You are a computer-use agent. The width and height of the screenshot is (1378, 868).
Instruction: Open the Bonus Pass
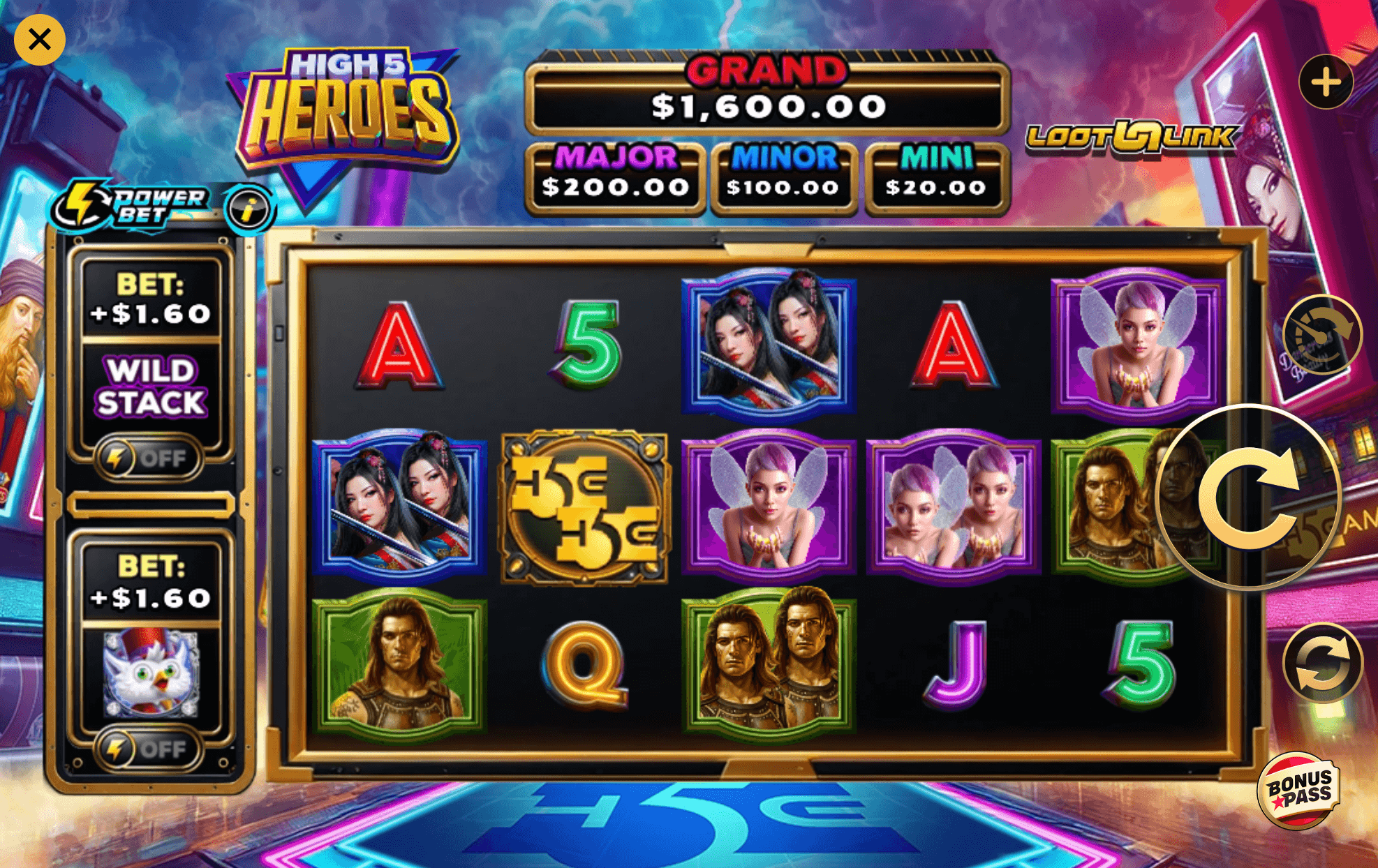tap(1298, 791)
